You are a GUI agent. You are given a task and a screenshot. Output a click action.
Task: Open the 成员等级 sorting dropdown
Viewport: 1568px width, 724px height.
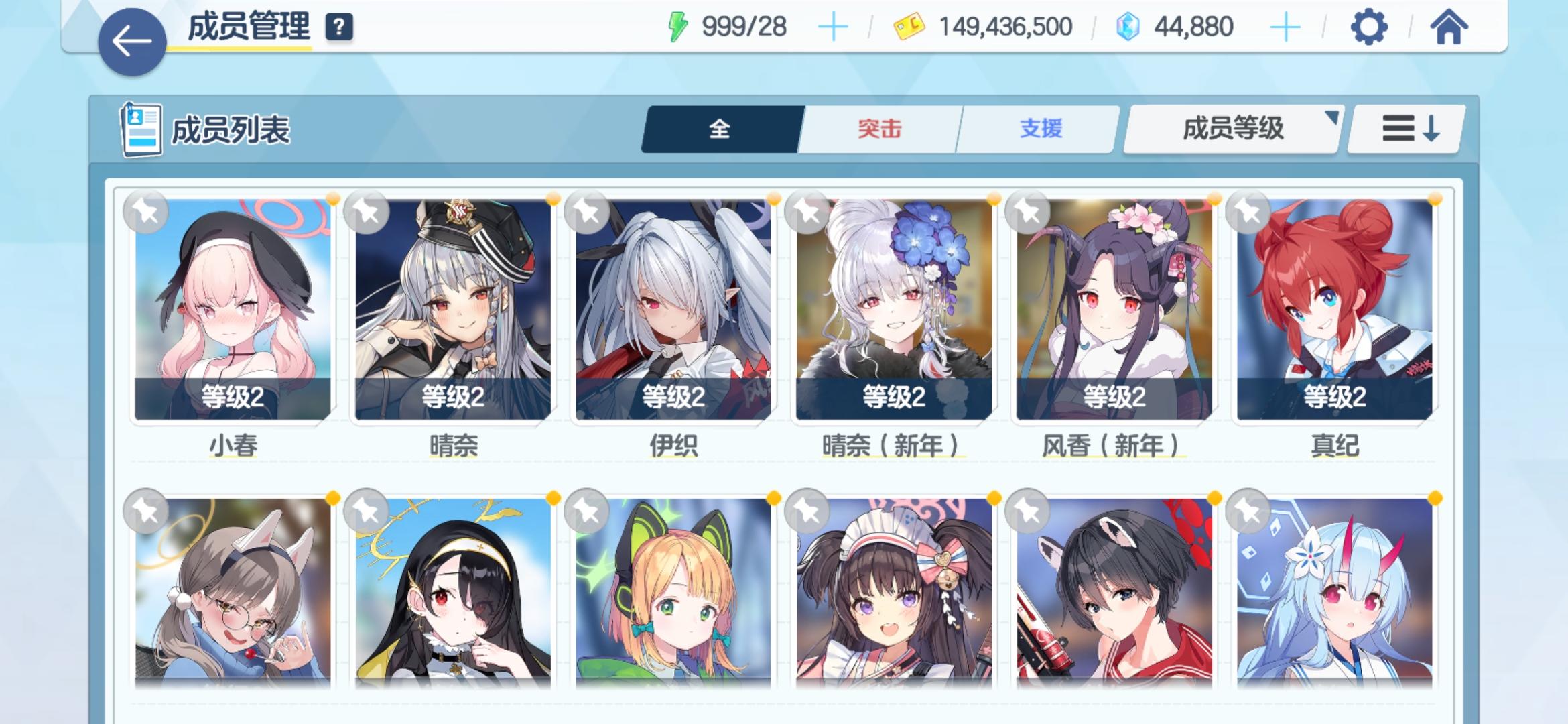[x=1232, y=129]
